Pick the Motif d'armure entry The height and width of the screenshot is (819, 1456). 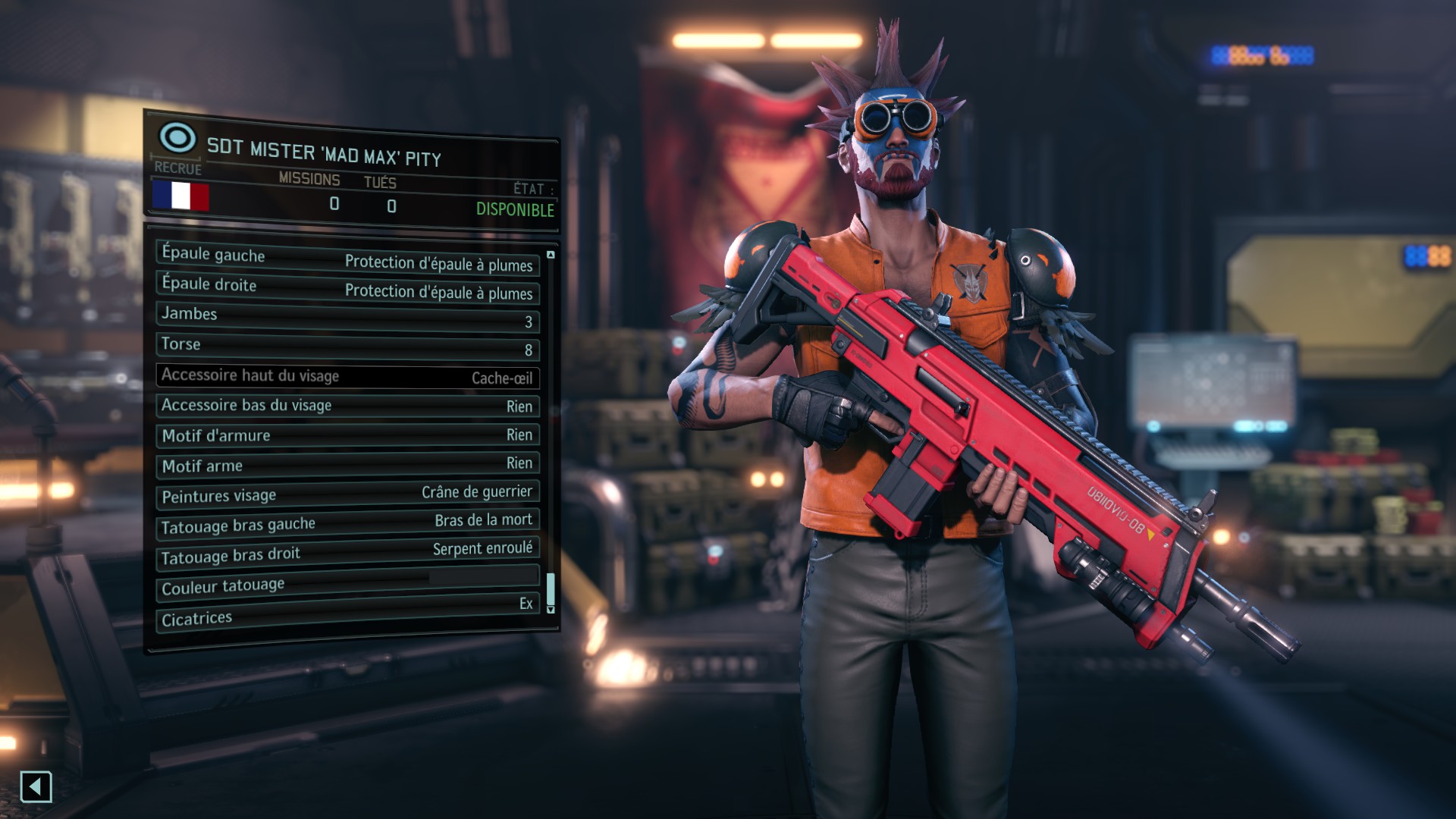coord(347,435)
